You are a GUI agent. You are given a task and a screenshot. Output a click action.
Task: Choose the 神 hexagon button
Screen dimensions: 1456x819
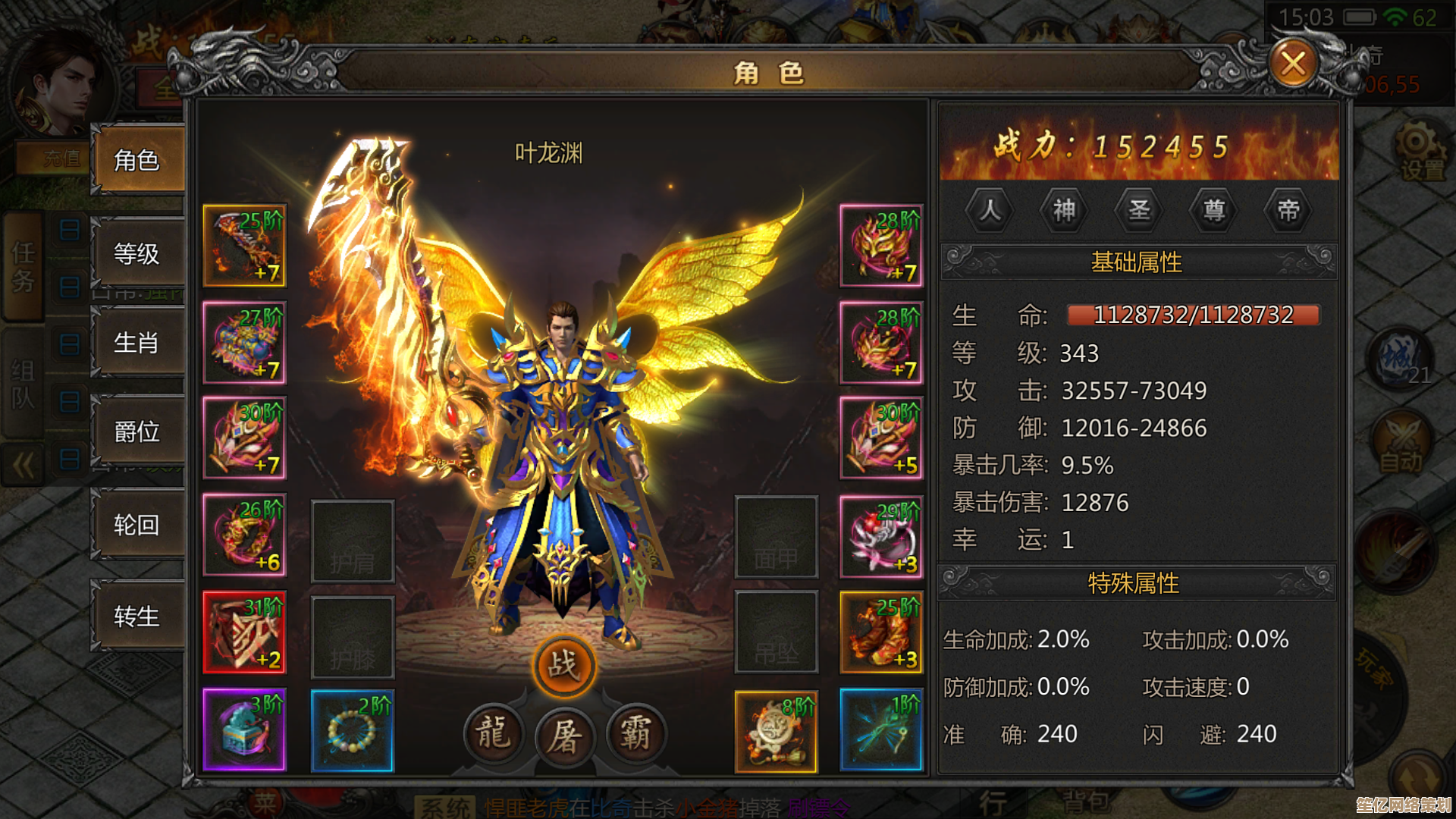coord(1064,209)
